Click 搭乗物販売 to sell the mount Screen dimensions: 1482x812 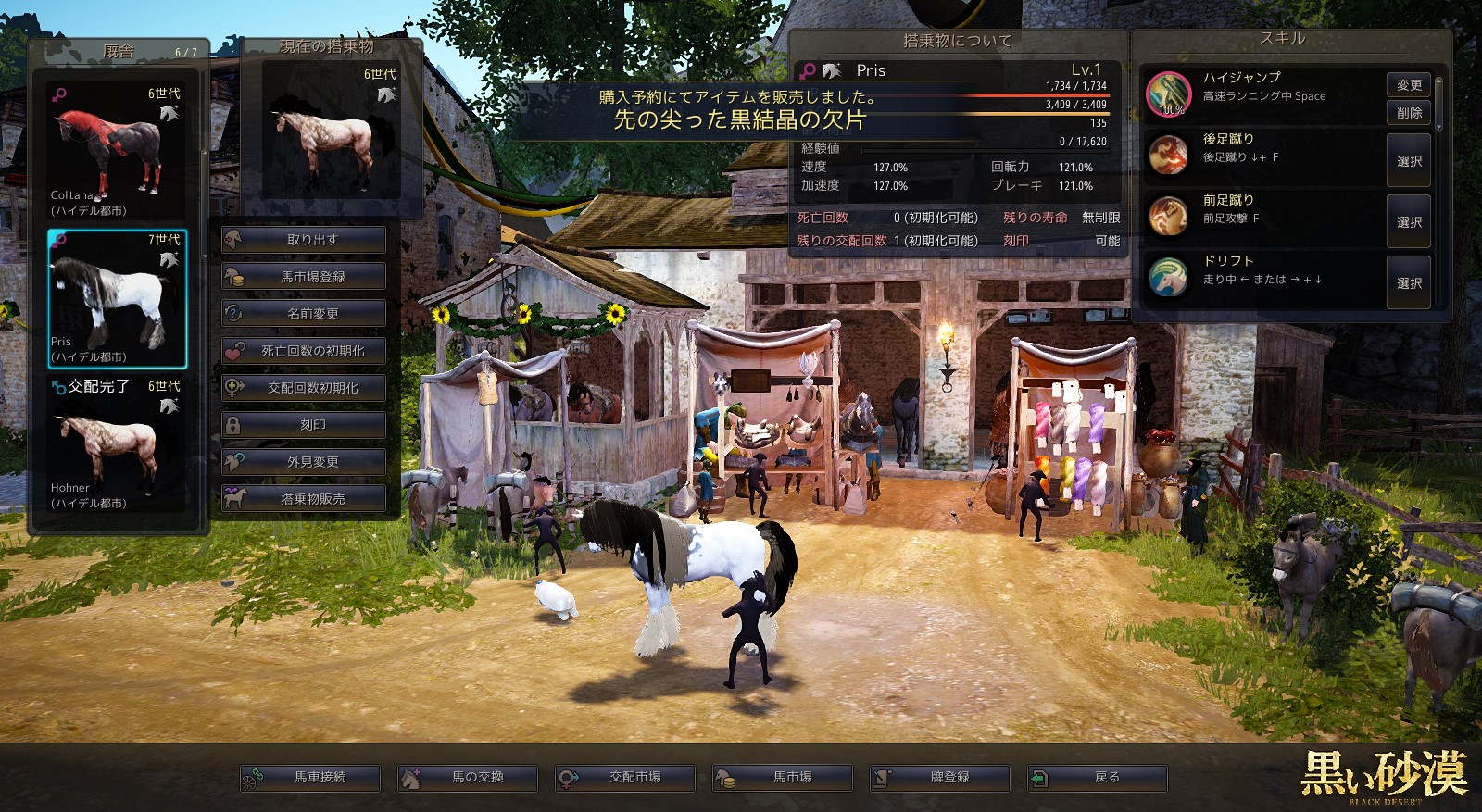click(x=304, y=499)
